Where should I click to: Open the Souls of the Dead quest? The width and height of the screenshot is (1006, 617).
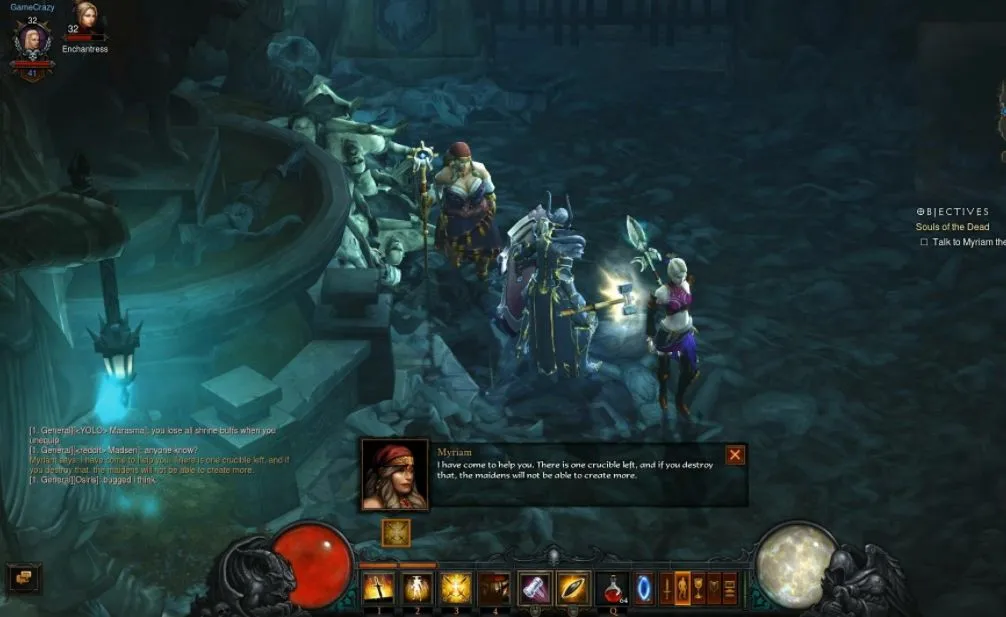click(952, 227)
